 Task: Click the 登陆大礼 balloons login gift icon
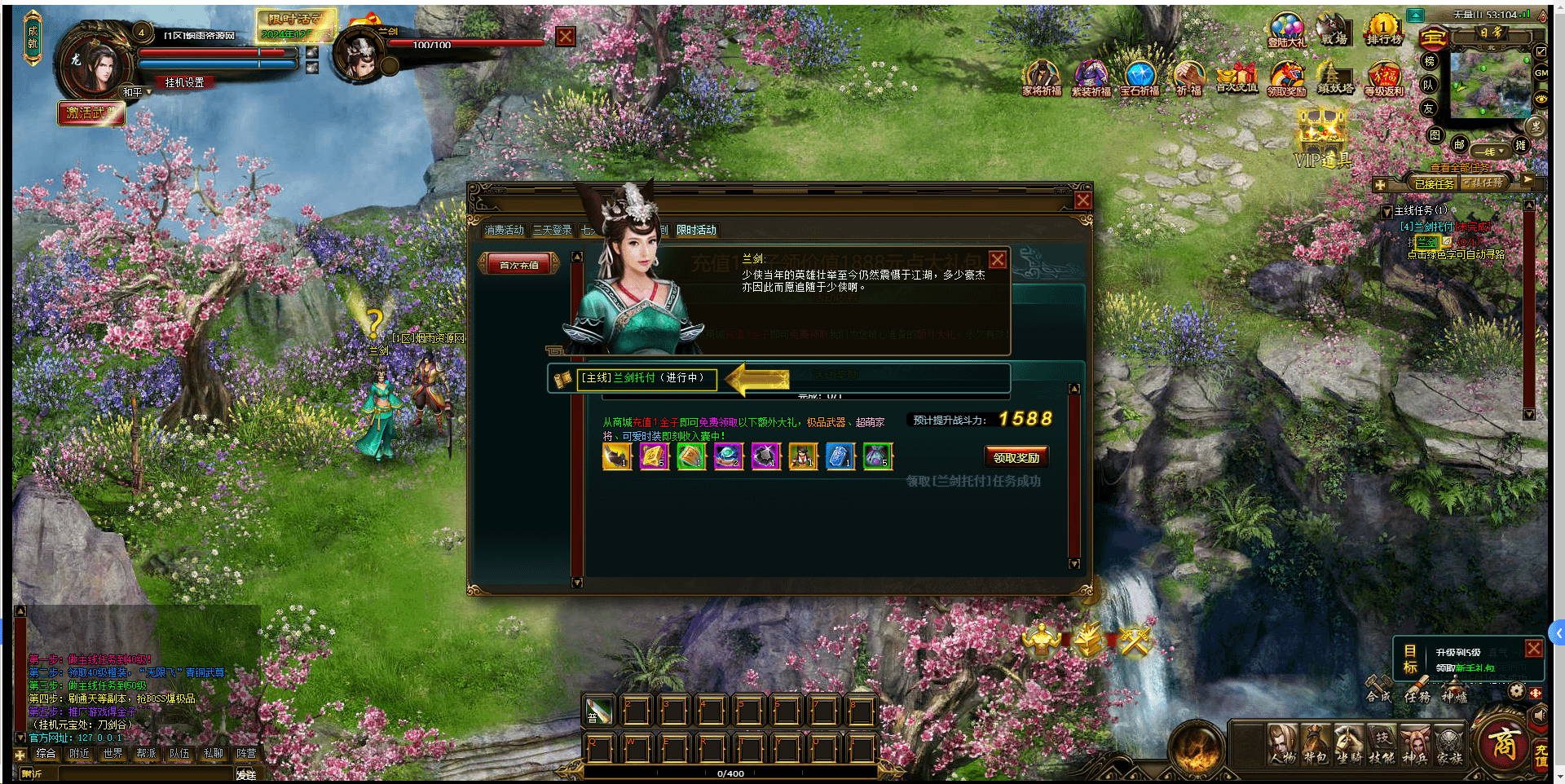coord(1286,30)
